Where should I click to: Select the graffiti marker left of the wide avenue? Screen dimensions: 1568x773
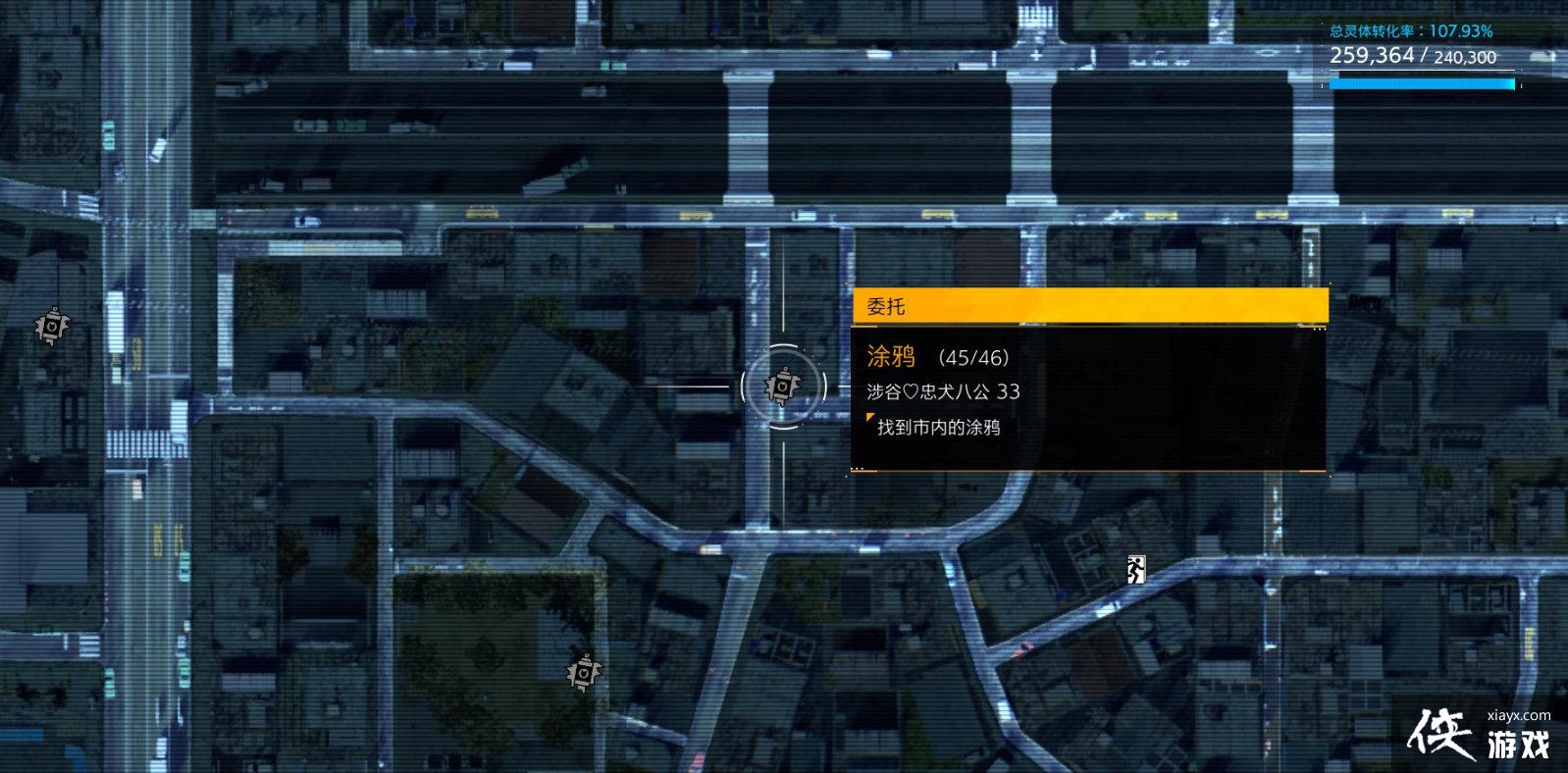51,326
